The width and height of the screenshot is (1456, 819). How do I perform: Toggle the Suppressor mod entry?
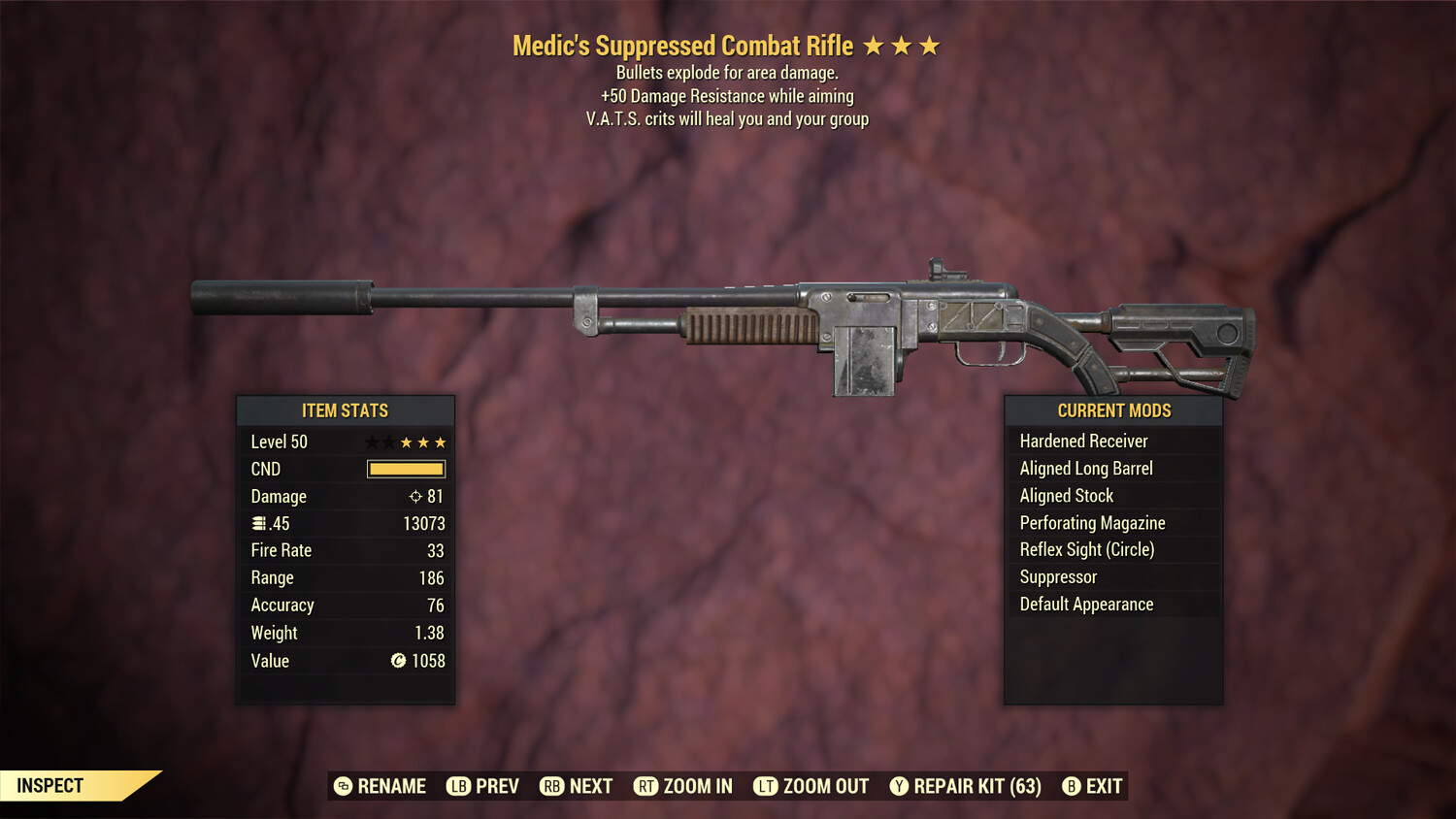point(1057,576)
